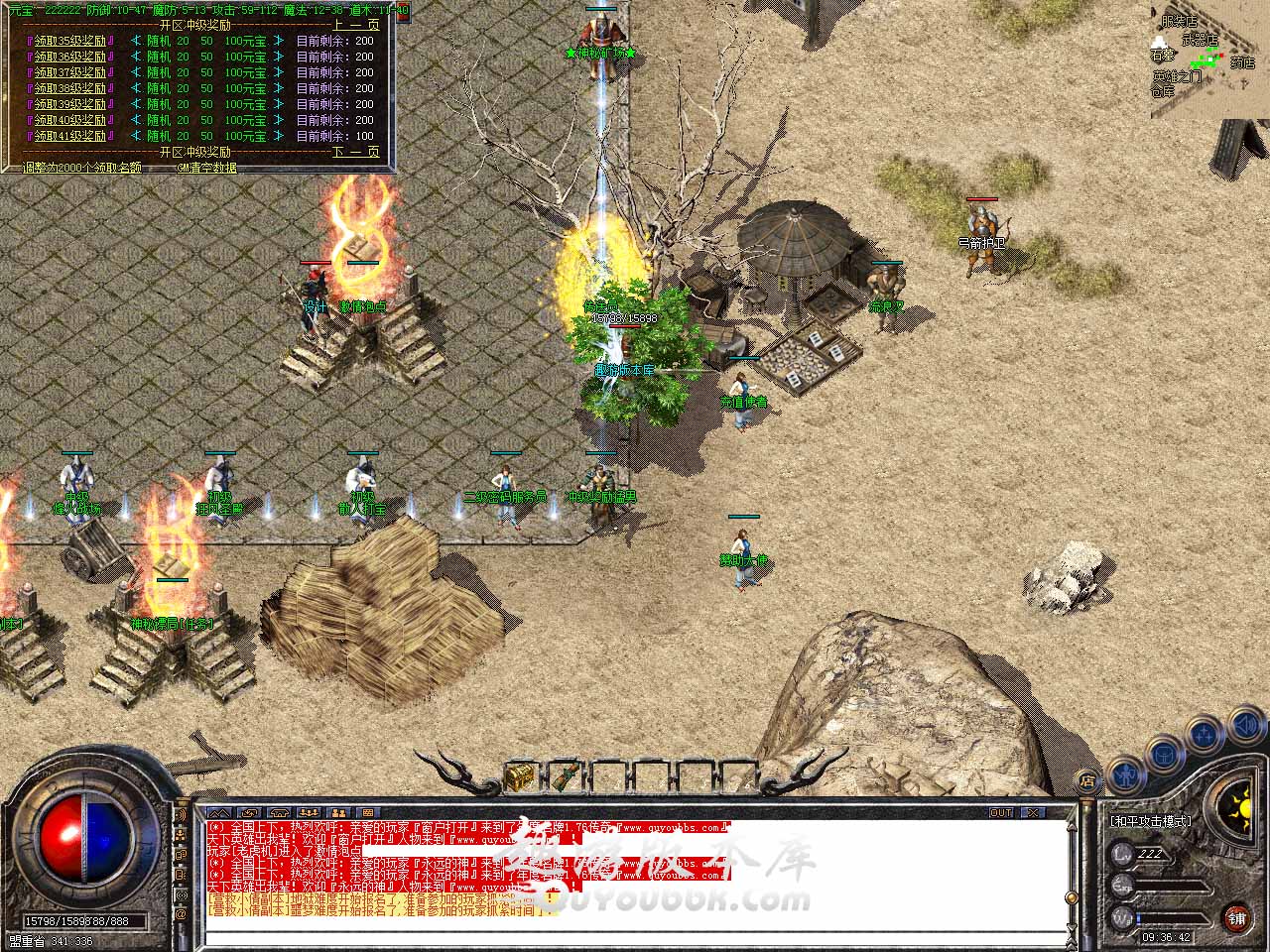
Task: Claim the level 41 reward link
Action: [69, 136]
